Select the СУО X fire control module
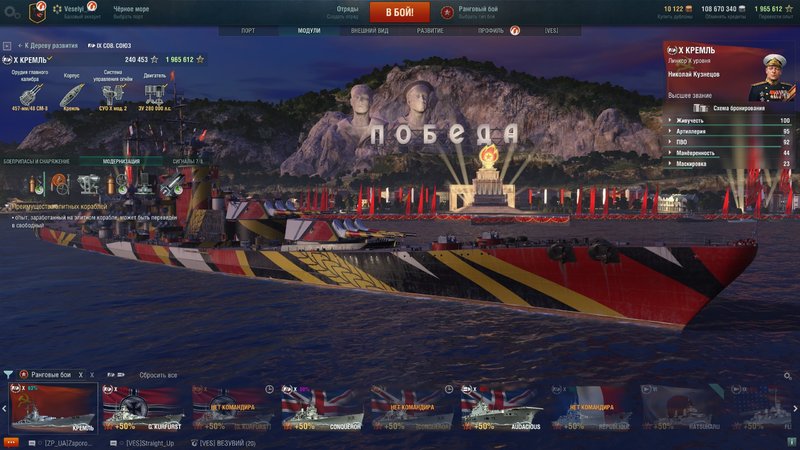 click(111, 97)
